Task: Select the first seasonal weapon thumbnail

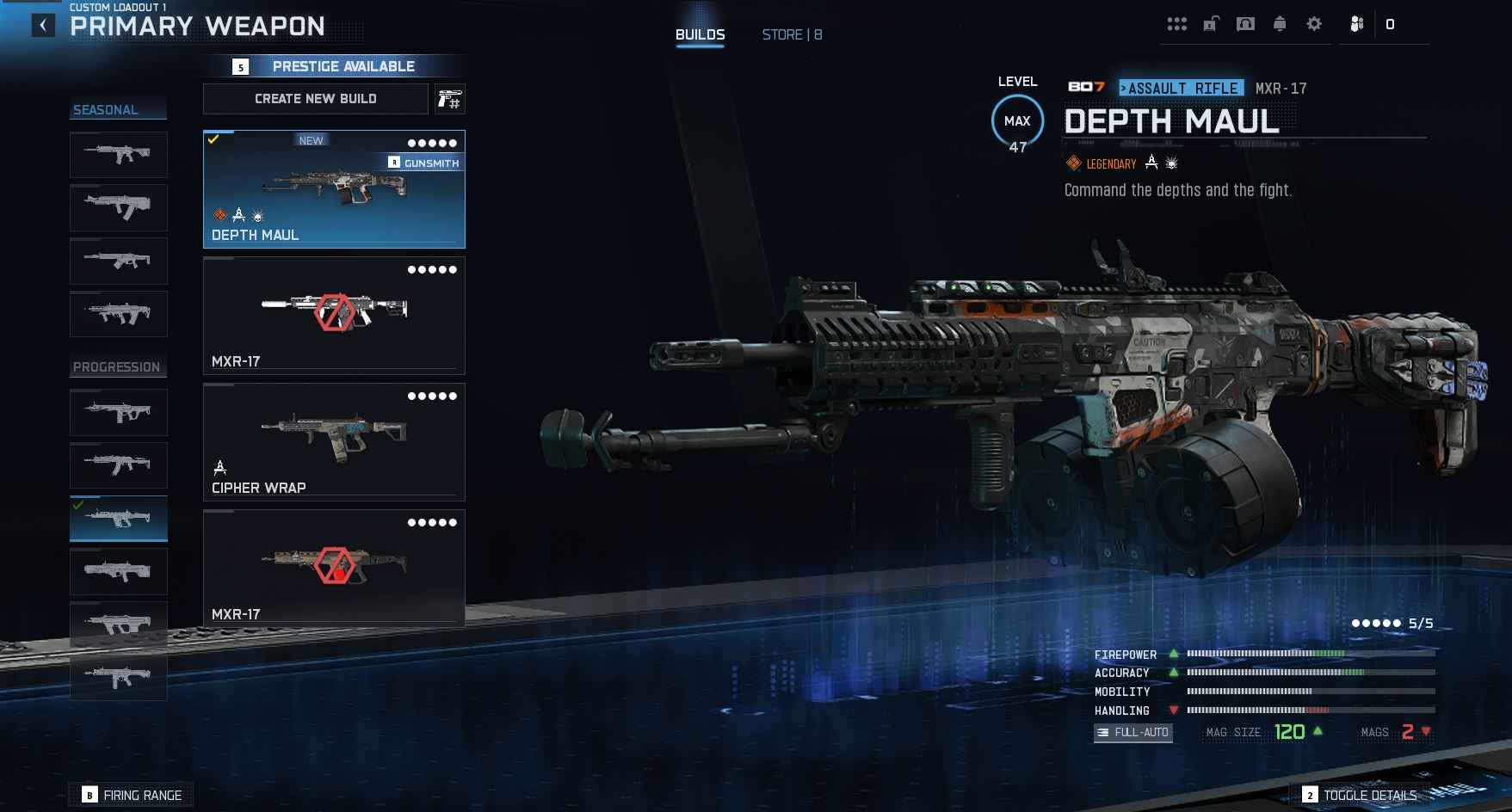Action: tap(119, 155)
